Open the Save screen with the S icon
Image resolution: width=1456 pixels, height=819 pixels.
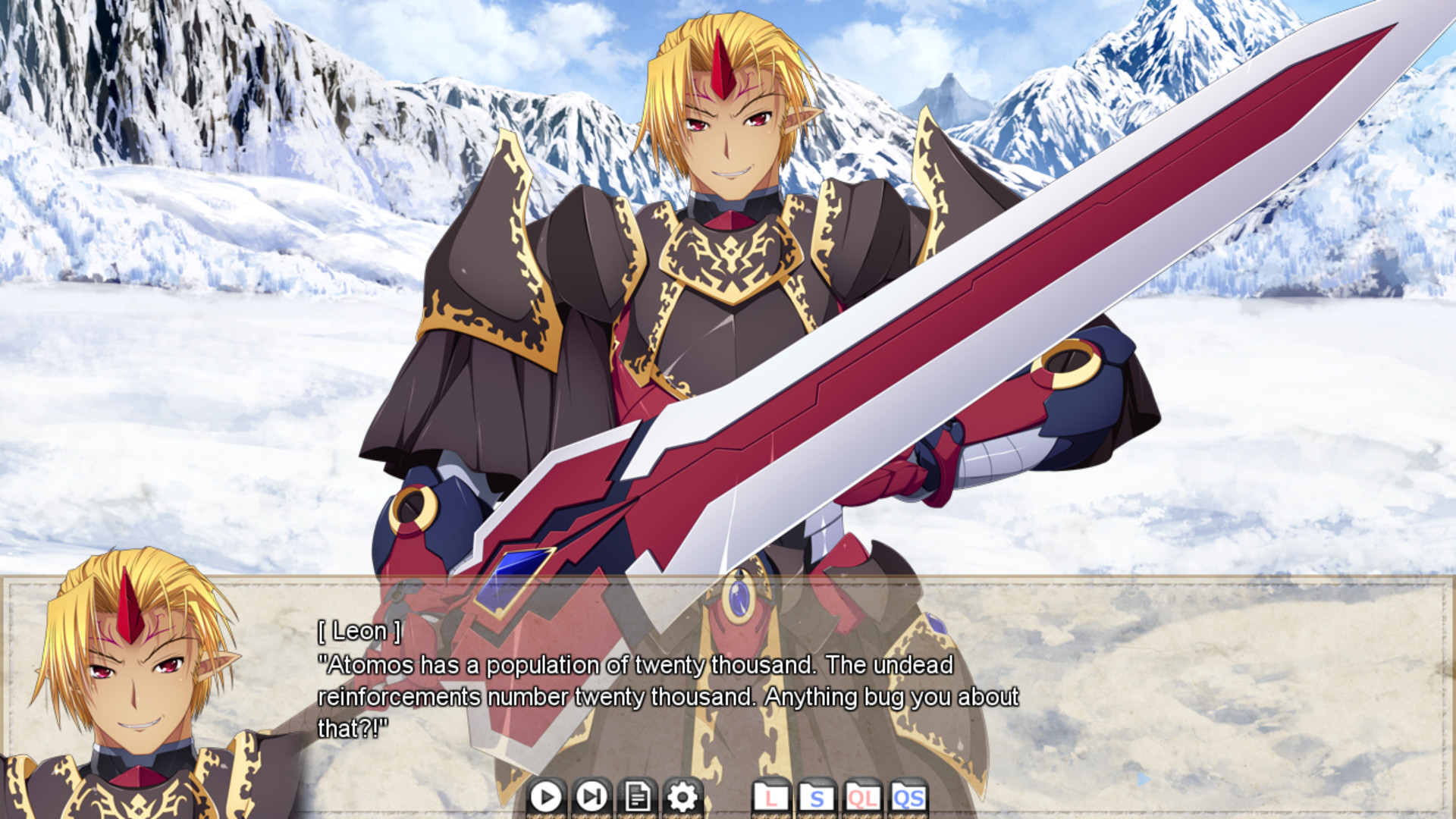click(x=816, y=798)
